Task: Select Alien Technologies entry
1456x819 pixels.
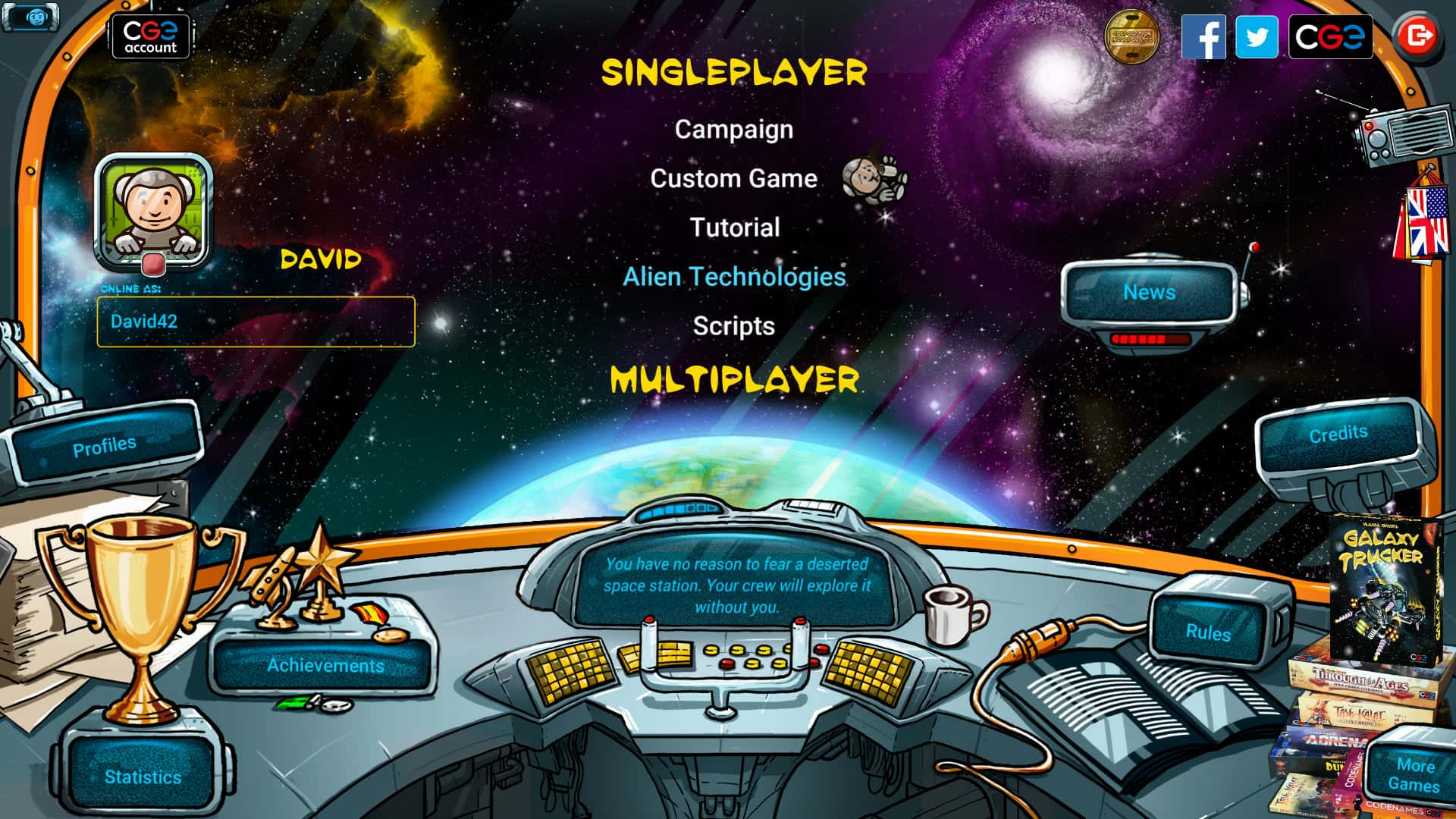Action: (733, 277)
